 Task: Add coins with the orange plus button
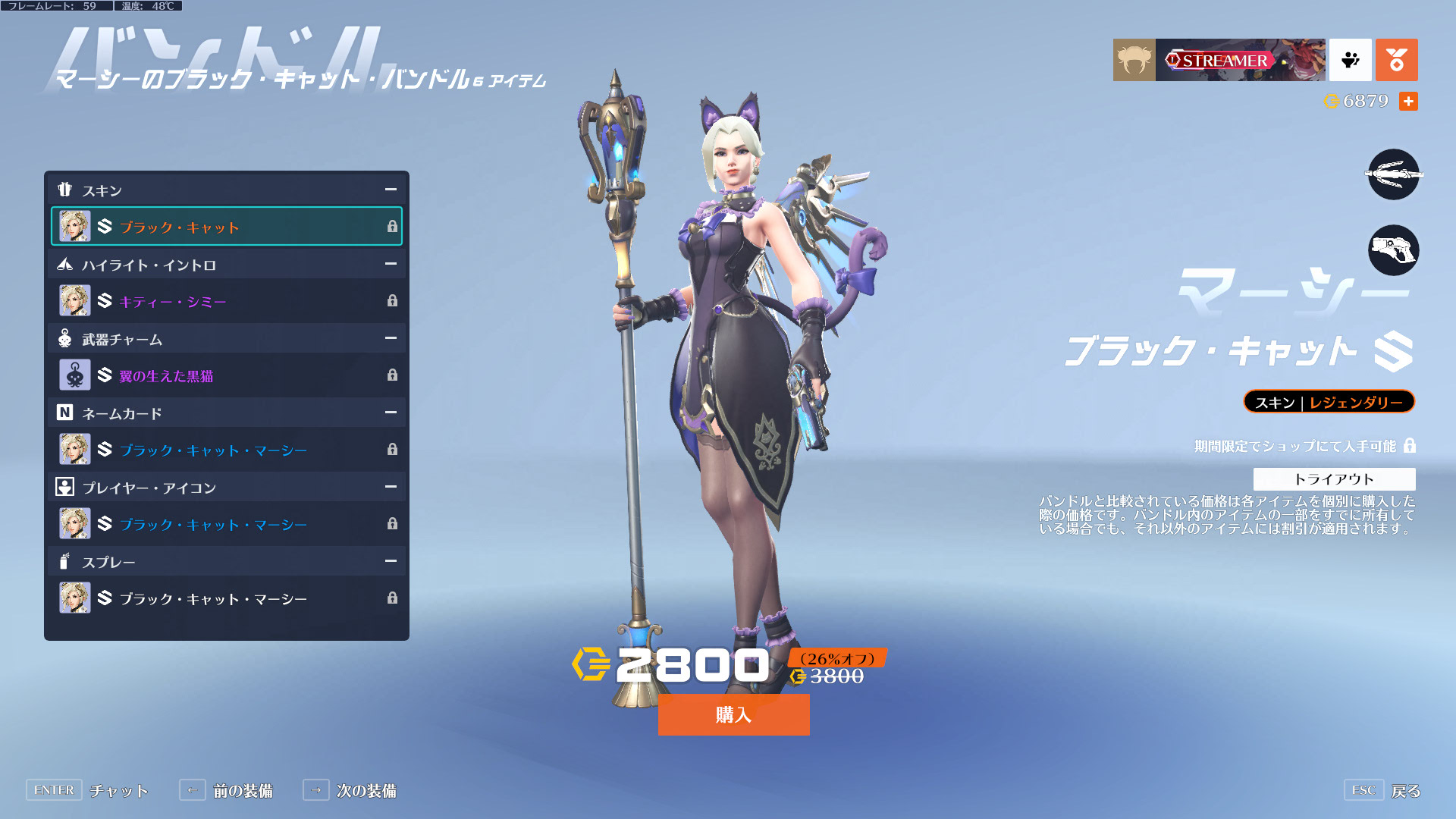pos(1408,101)
